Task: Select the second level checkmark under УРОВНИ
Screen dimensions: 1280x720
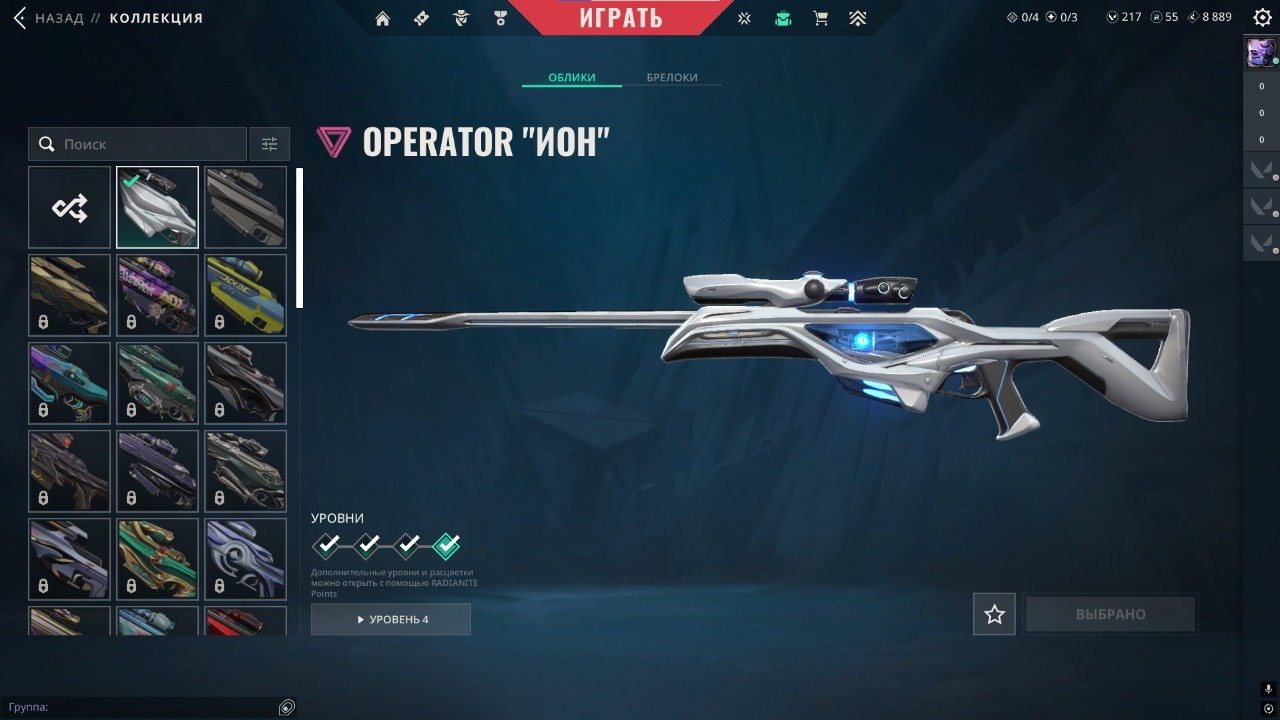Action: (366, 545)
